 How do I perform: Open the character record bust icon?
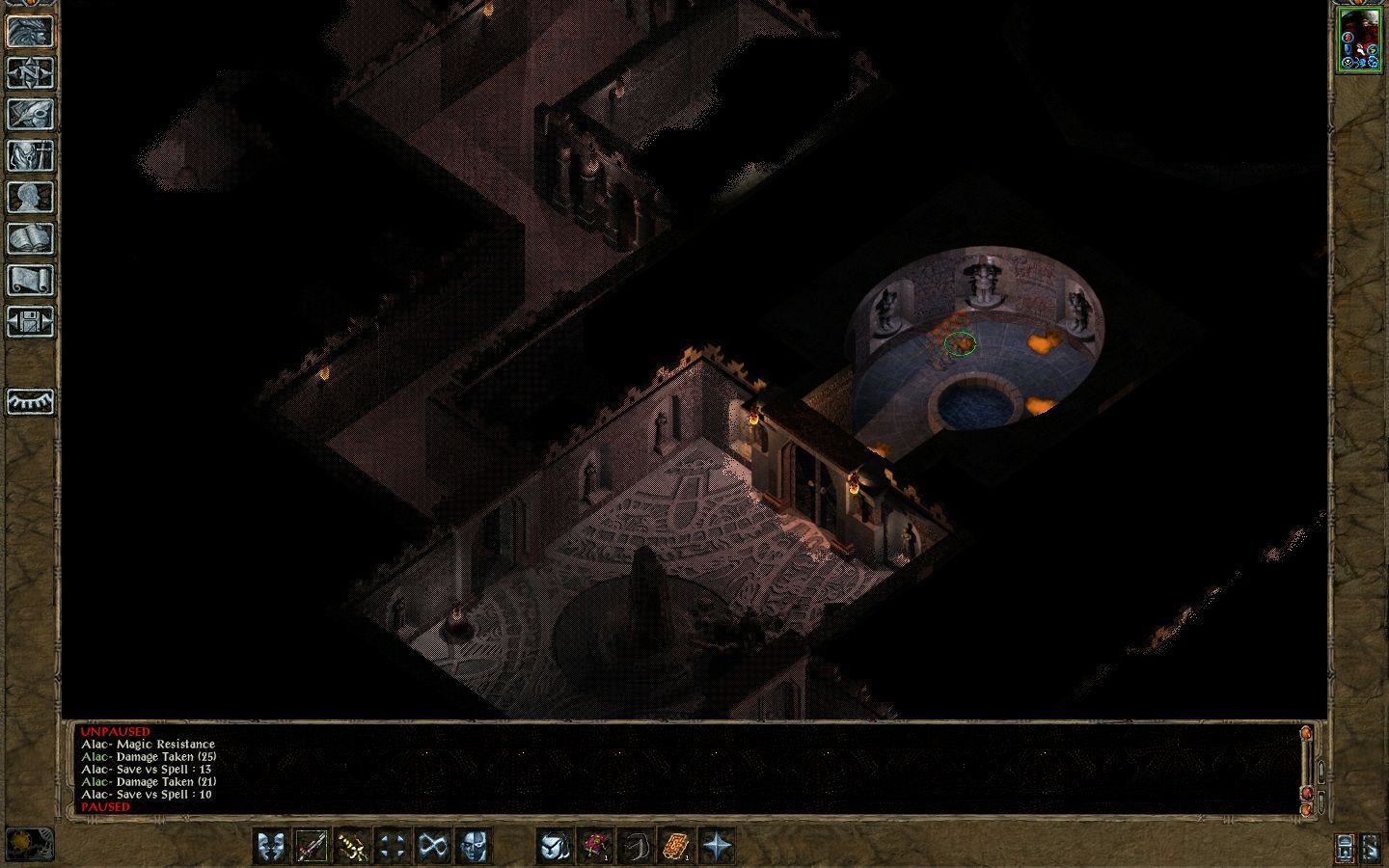[30, 197]
